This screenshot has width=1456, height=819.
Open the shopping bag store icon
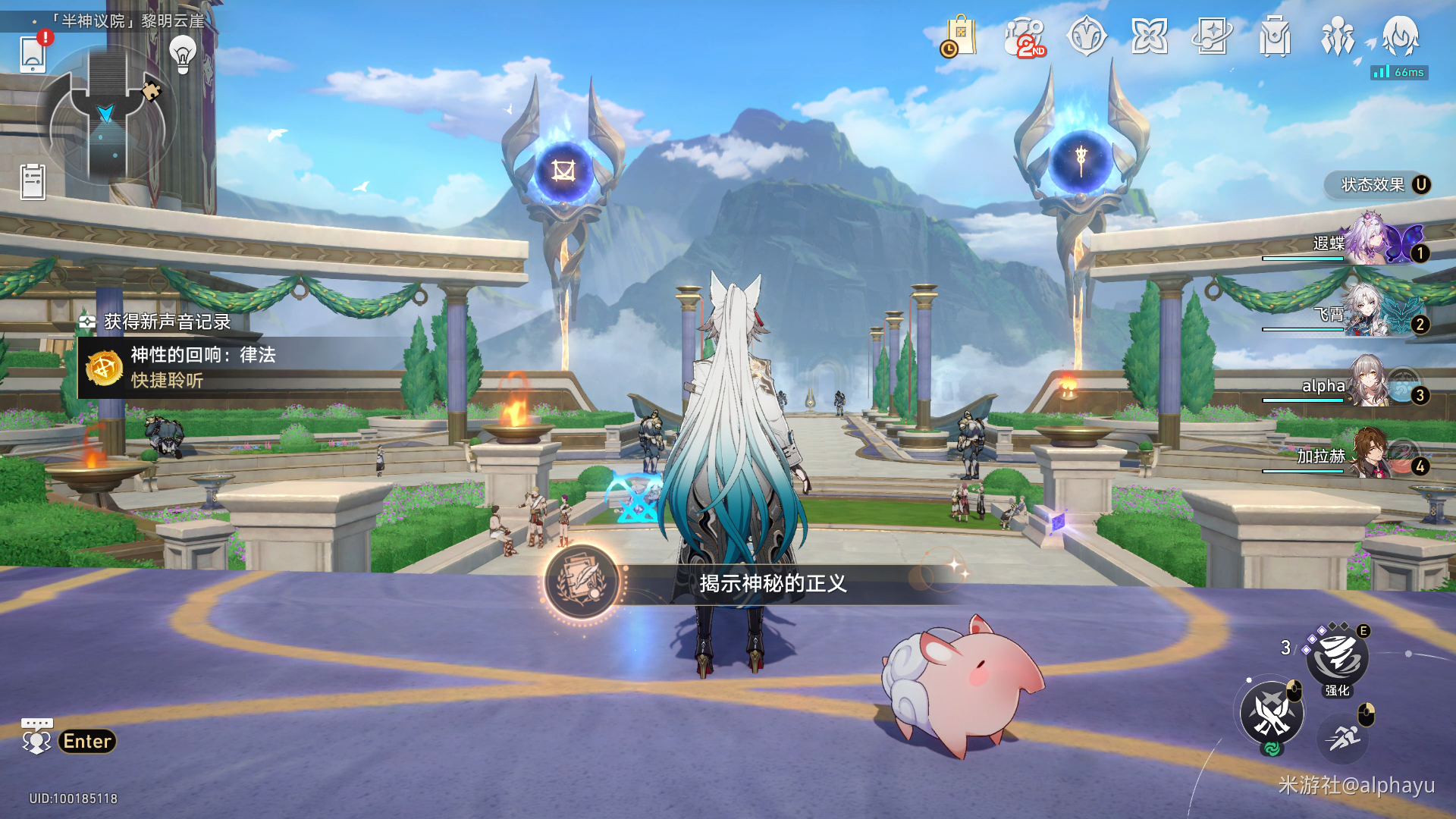click(x=959, y=37)
